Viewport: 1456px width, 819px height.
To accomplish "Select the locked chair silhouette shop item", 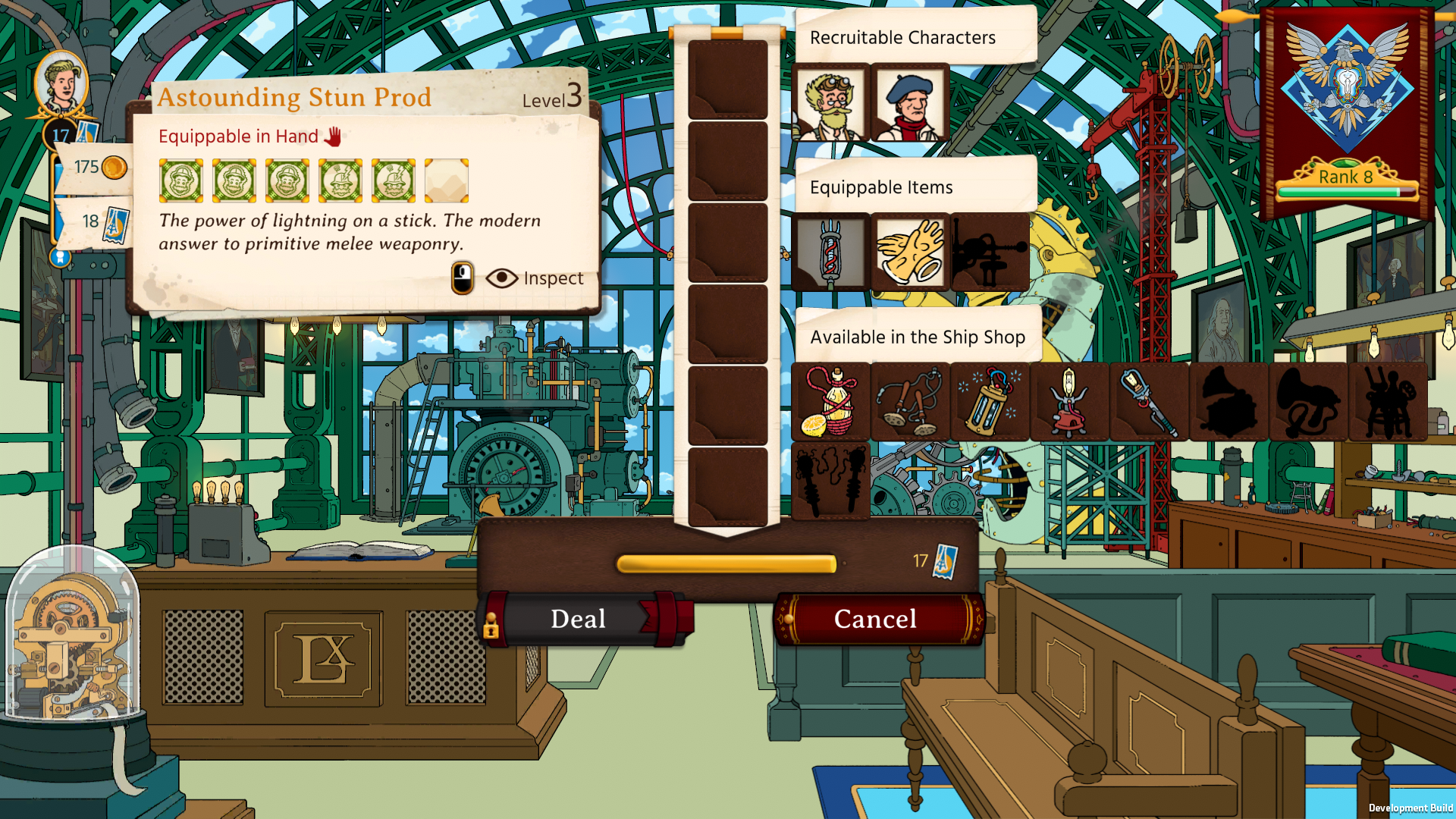I will (1388, 402).
